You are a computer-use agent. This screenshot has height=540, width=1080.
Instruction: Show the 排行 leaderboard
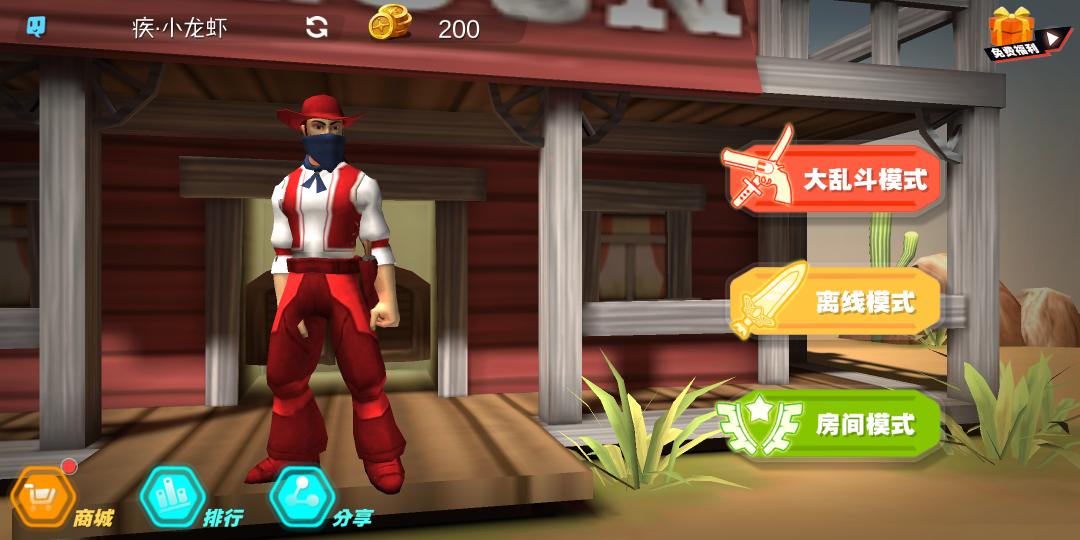tap(172, 496)
